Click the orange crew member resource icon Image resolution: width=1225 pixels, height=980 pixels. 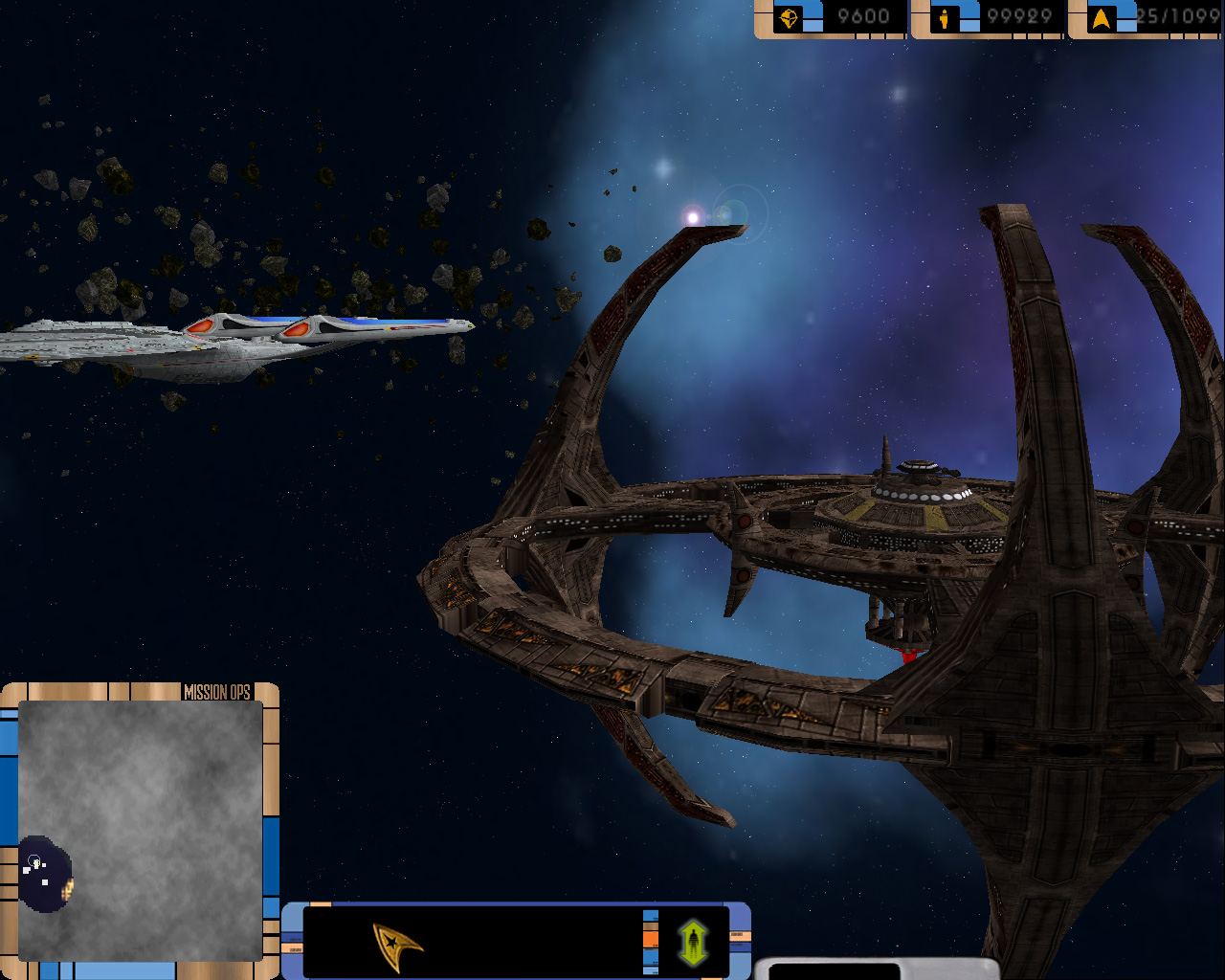point(945,18)
